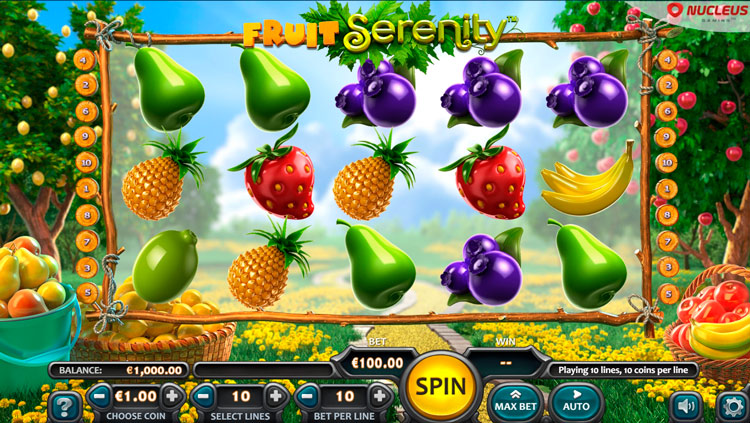Image resolution: width=750 pixels, height=423 pixels.
Task: Decrease the coin value with minus
Action: (100, 395)
